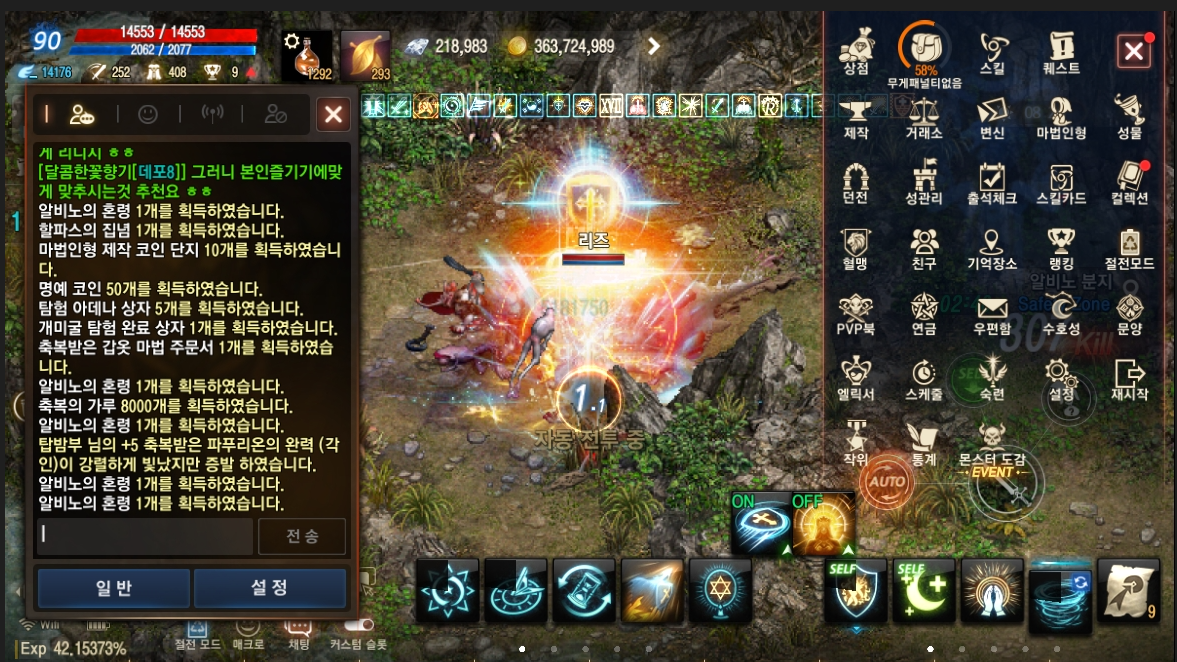
Task: Select 재시작 to restart
Action: click(1130, 377)
